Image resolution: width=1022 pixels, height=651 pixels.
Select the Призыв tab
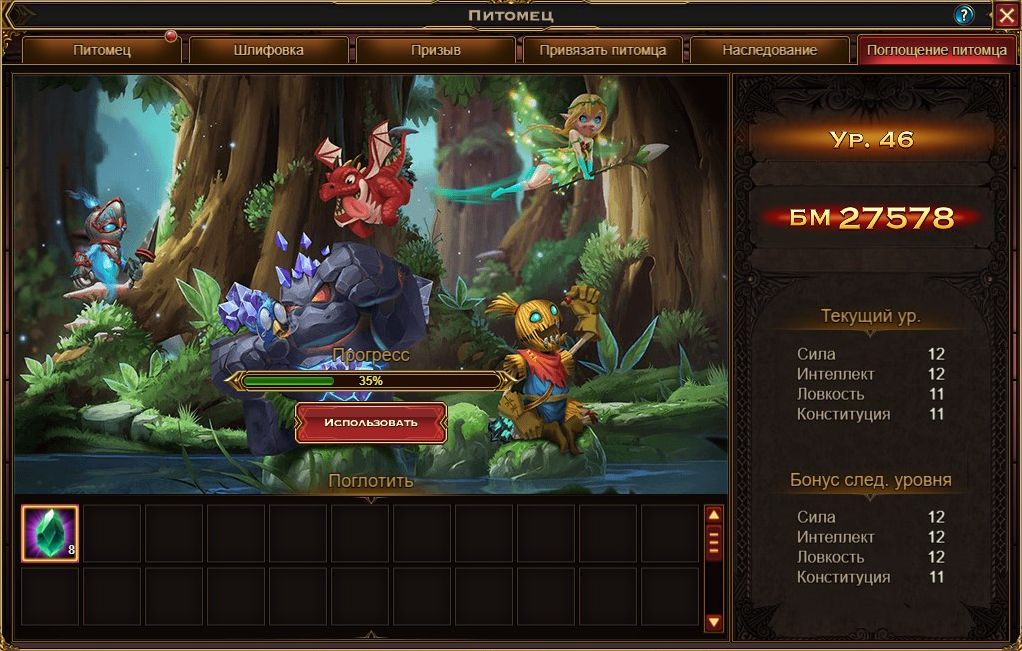tap(436, 51)
